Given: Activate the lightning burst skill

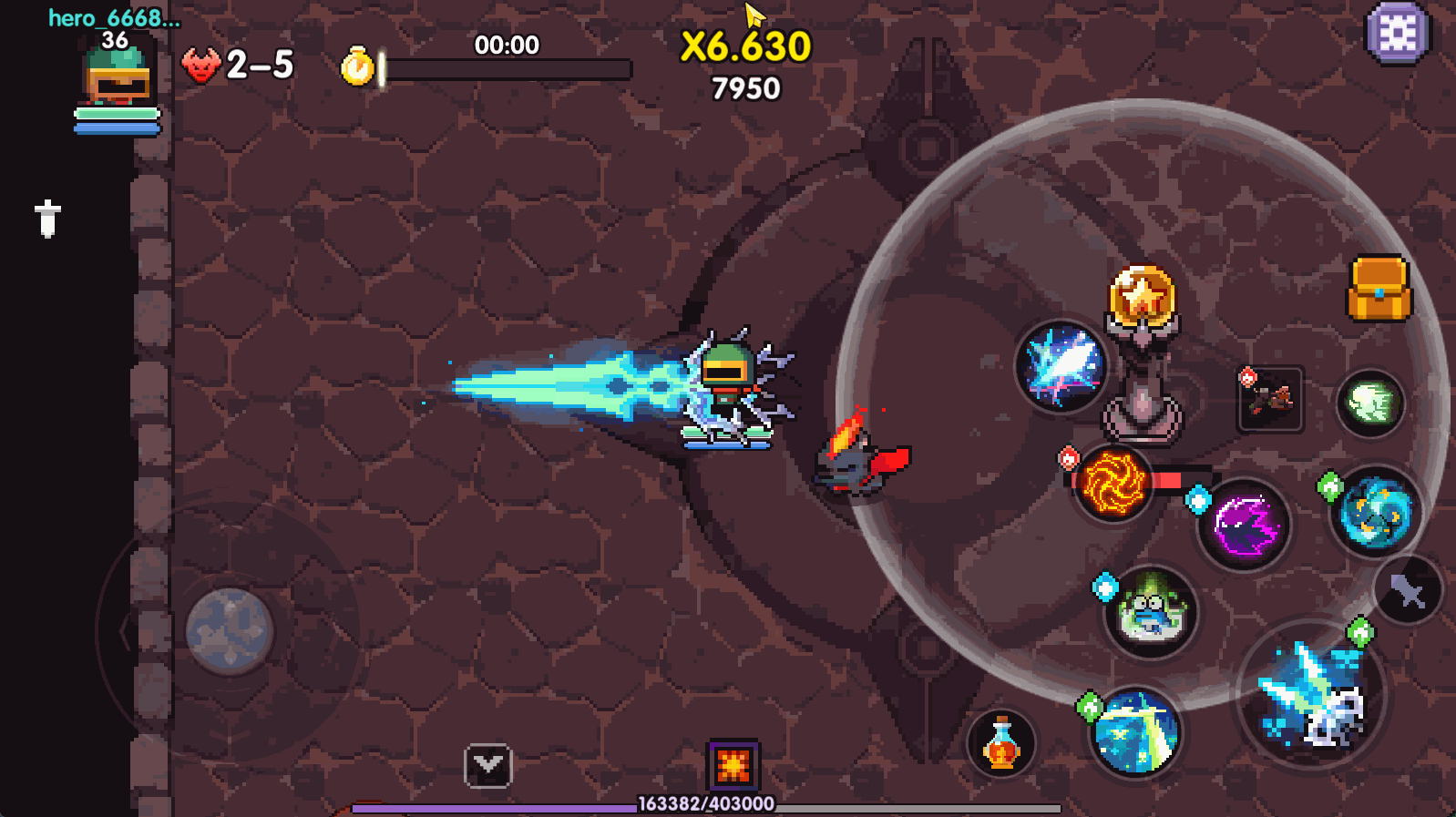Looking at the screenshot, I should coord(1061,366).
